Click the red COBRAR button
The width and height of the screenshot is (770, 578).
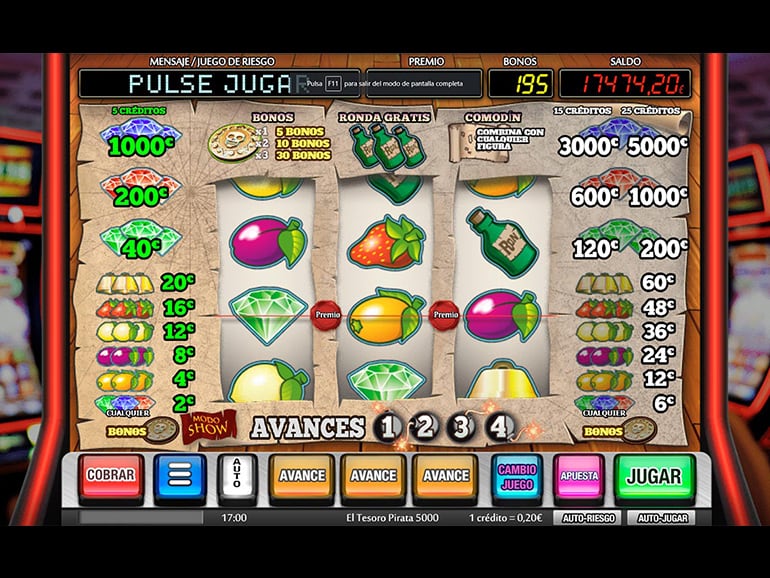coord(111,477)
